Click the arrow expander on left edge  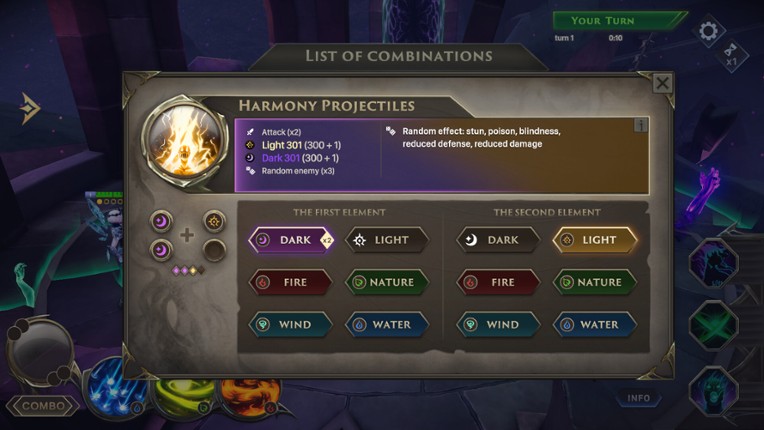[x=29, y=107]
